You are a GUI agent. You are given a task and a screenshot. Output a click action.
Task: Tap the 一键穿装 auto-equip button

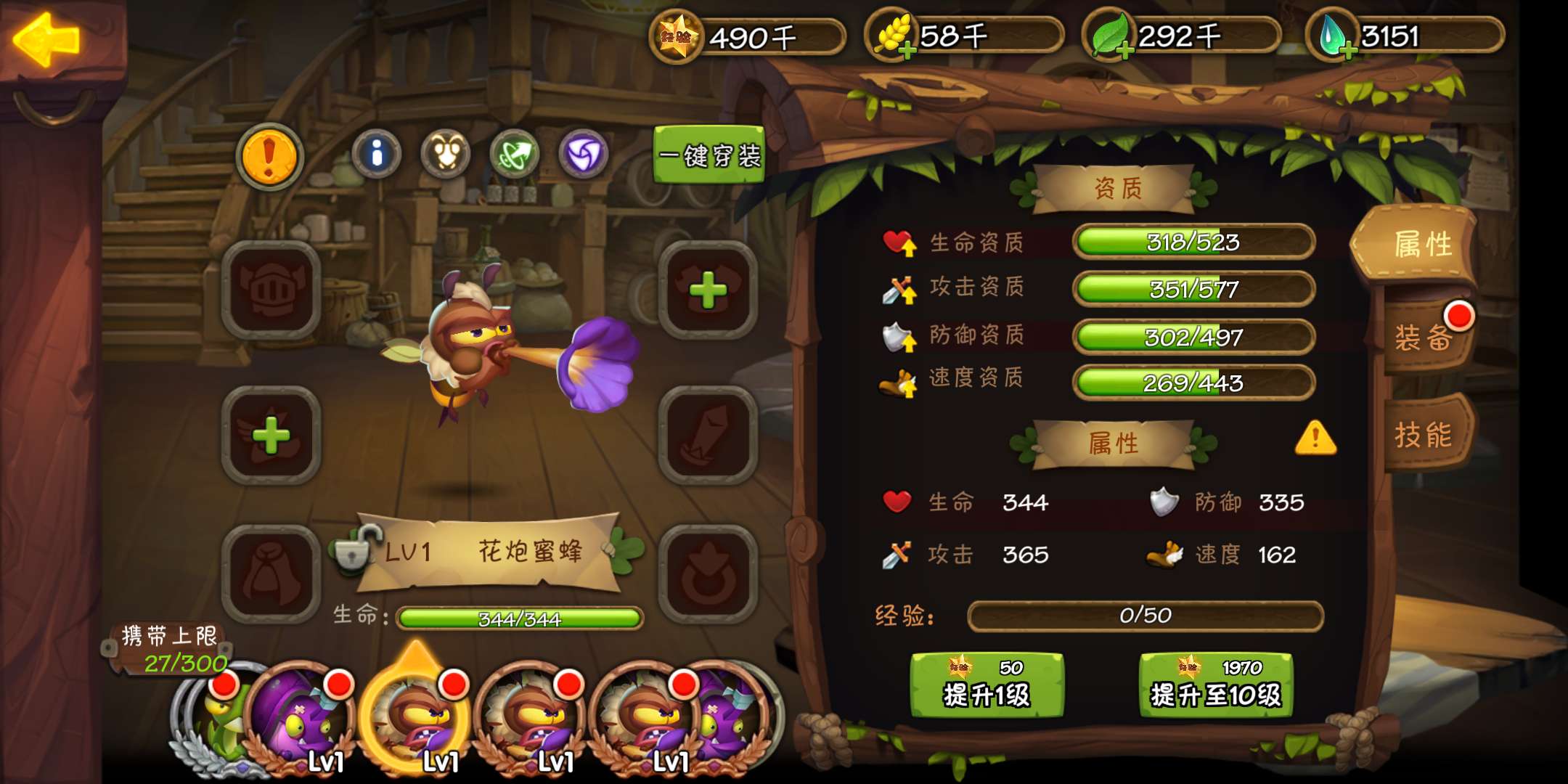click(709, 155)
